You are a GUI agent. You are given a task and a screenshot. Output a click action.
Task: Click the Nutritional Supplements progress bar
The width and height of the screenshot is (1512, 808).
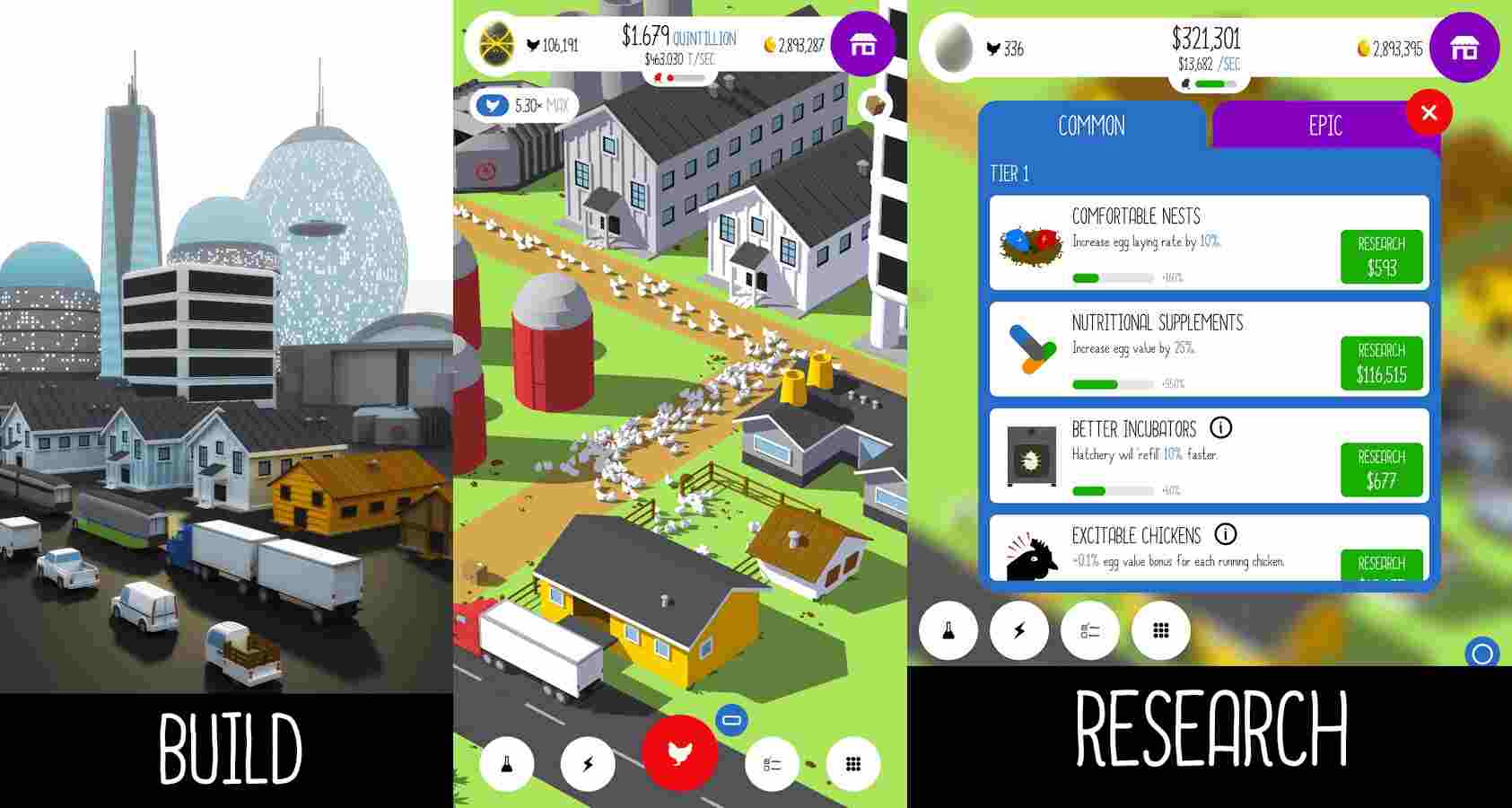(1113, 382)
